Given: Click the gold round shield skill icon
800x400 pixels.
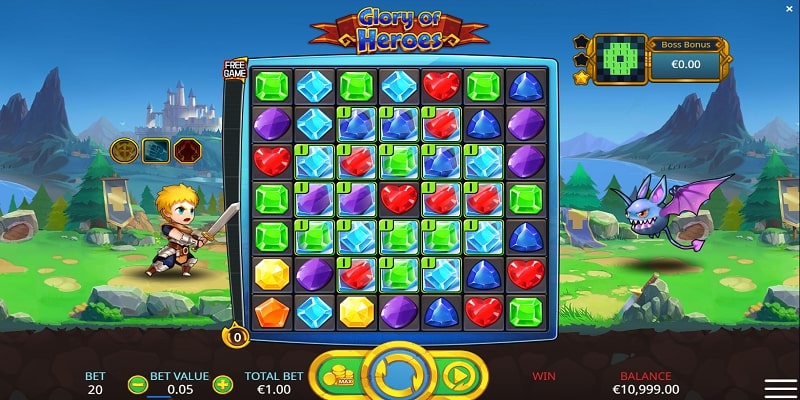Looking at the screenshot, I should coord(124,150).
